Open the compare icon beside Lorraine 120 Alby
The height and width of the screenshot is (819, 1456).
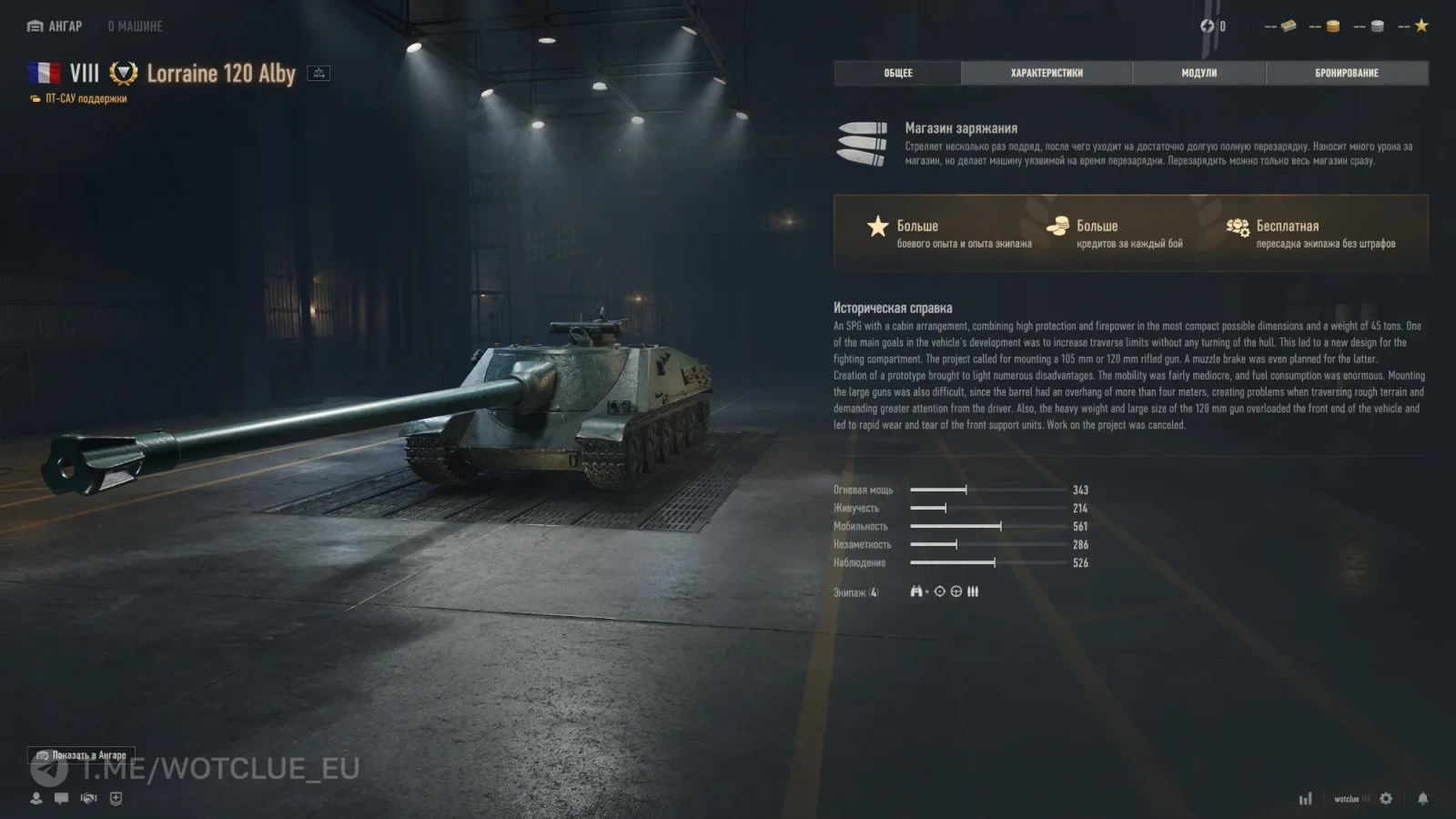[x=318, y=73]
